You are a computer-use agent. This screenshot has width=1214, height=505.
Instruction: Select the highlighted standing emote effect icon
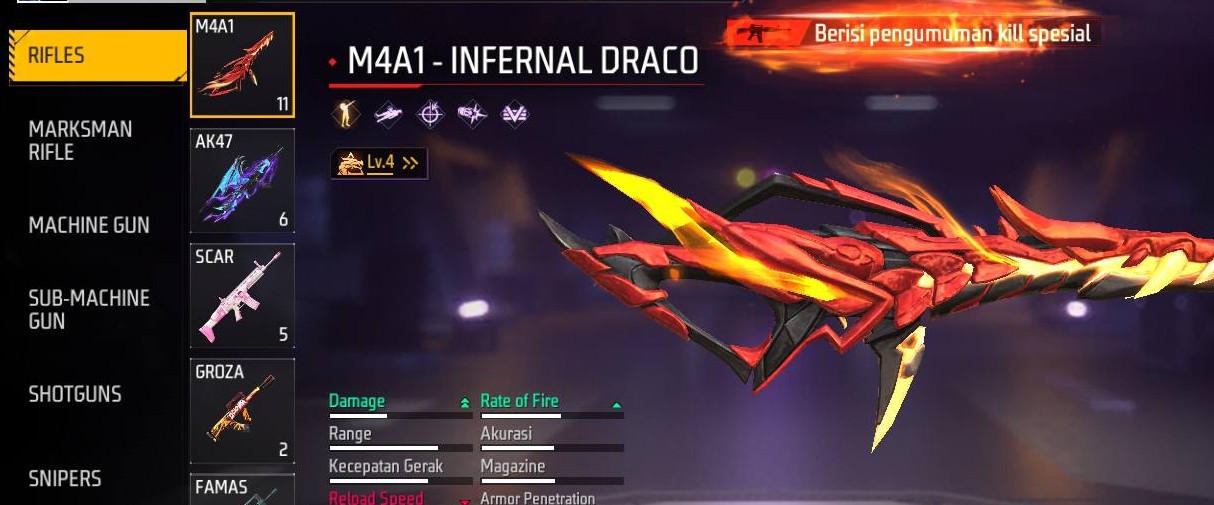pyautogui.click(x=345, y=115)
